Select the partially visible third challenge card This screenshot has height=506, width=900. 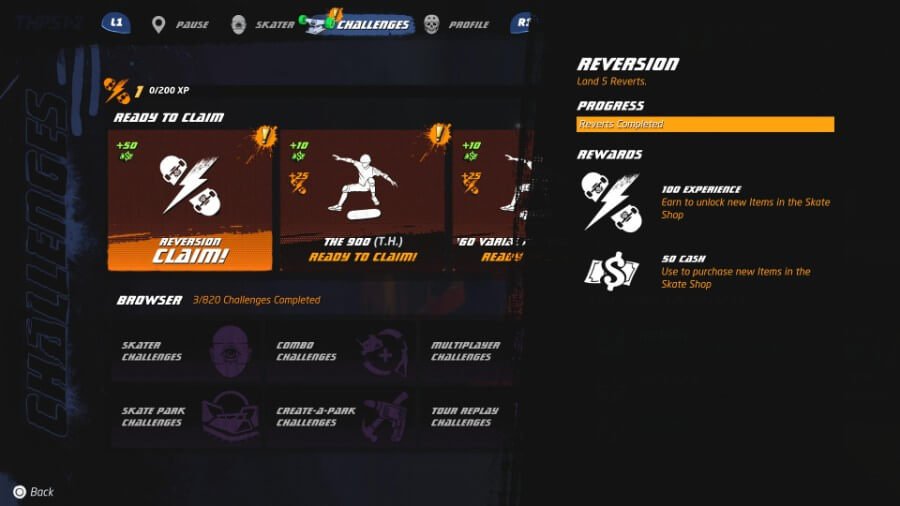point(488,200)
